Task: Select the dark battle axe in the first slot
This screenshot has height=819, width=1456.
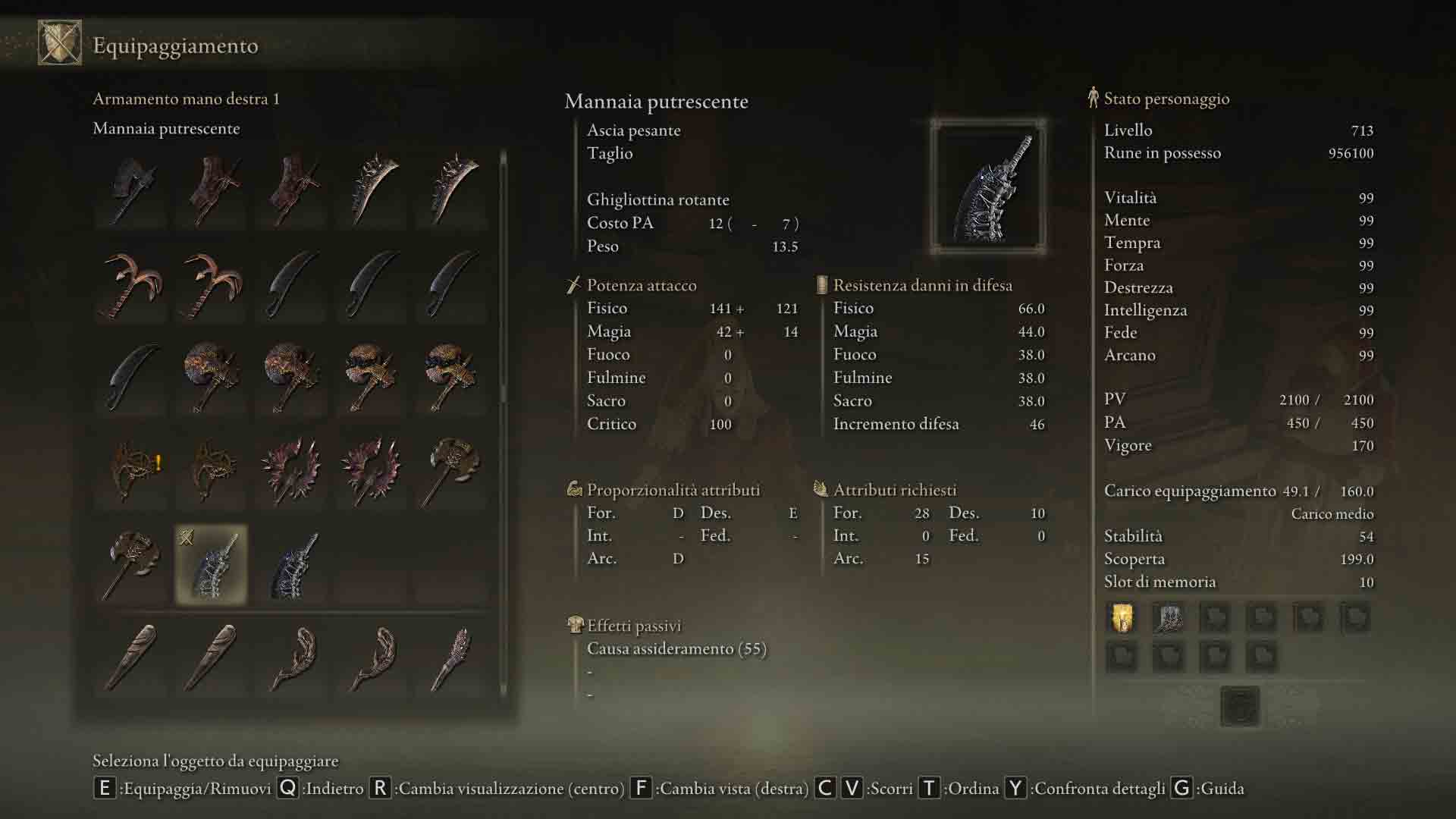Action: point(133,190)
